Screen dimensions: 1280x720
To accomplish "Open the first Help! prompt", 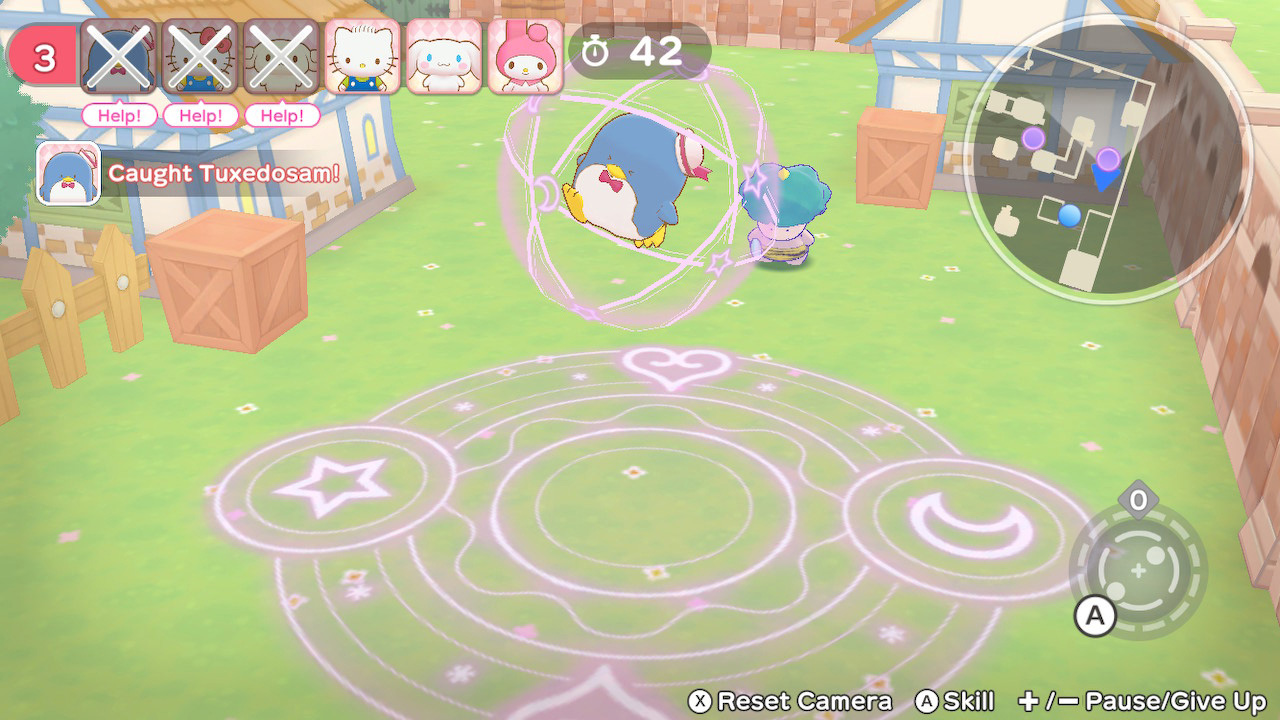I will coord(118,116).
